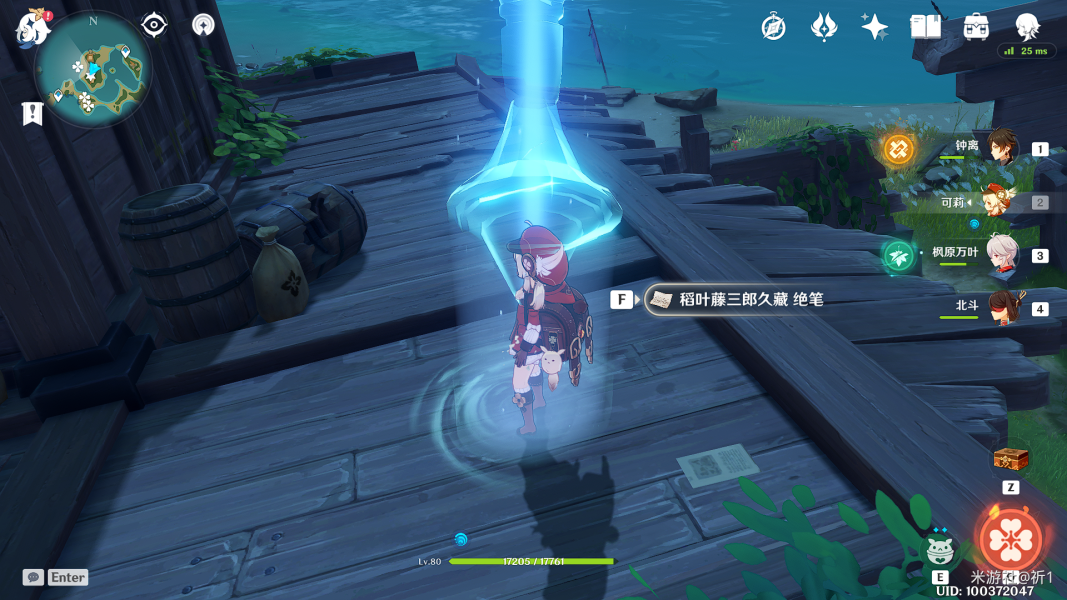Open the Adventurer Handbook book icon
Screen dimensions: 1067x600
coord(925,27)
